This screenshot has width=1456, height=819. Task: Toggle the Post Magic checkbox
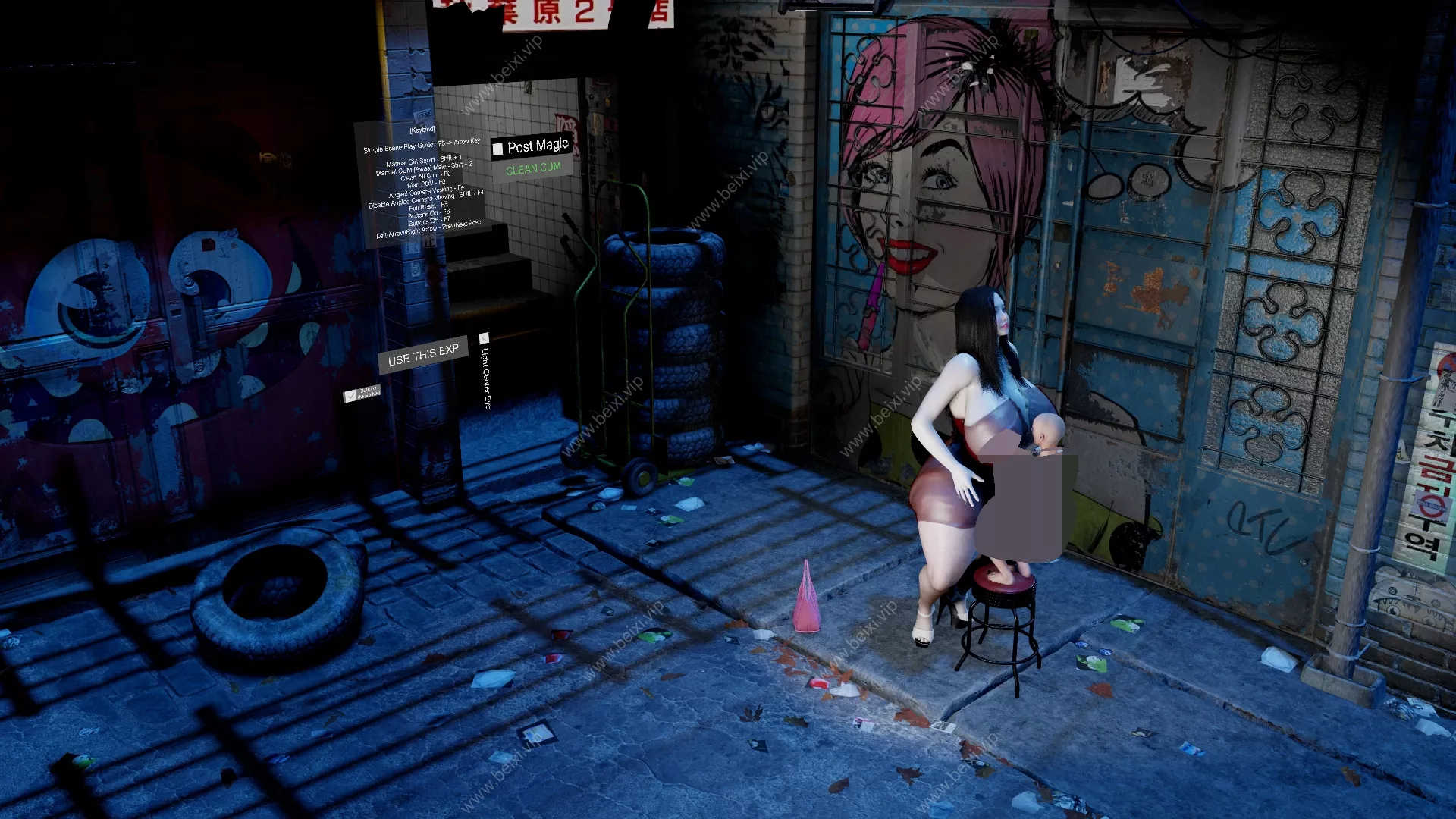point(497,149)
